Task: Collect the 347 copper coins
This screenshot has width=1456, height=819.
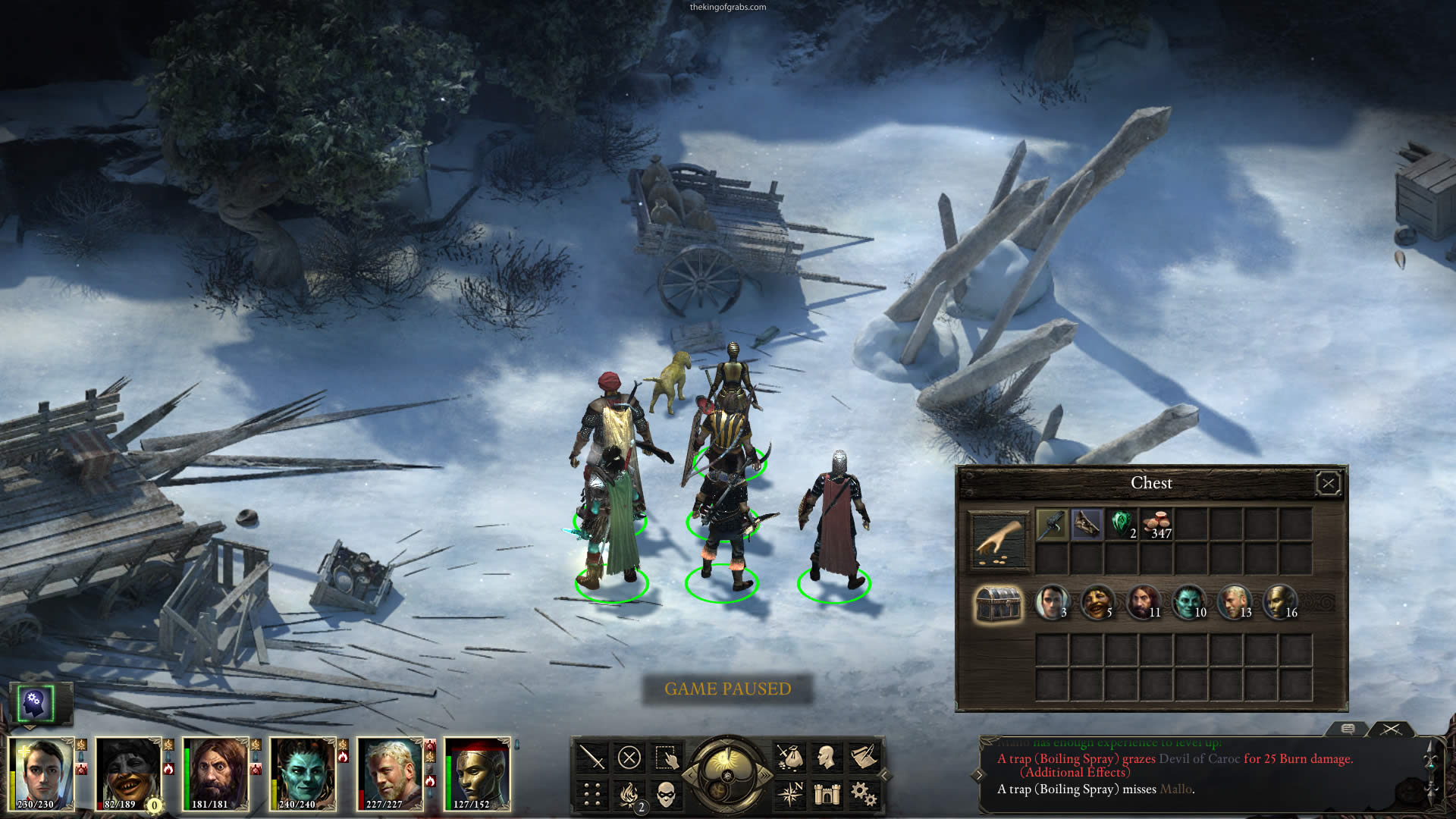Action: point(1156,524)
